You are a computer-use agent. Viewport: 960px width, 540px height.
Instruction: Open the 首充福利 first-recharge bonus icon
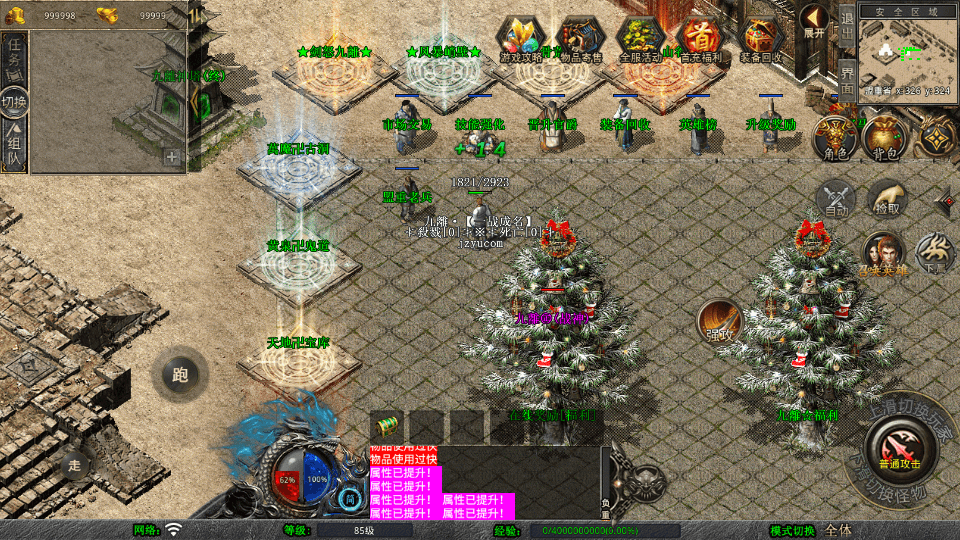[701, 40]
